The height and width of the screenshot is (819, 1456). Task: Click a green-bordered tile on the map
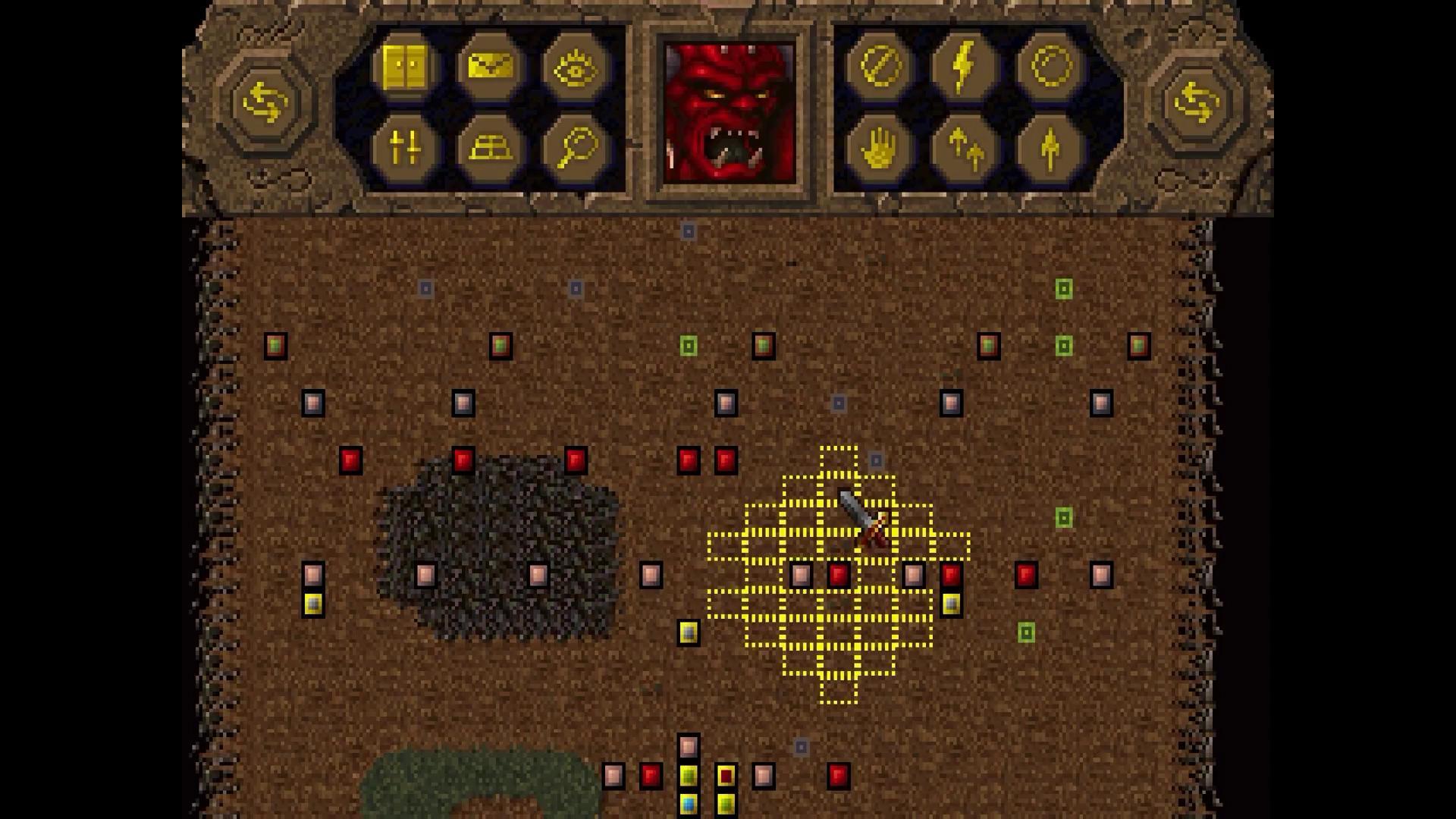pos(1065,288)
